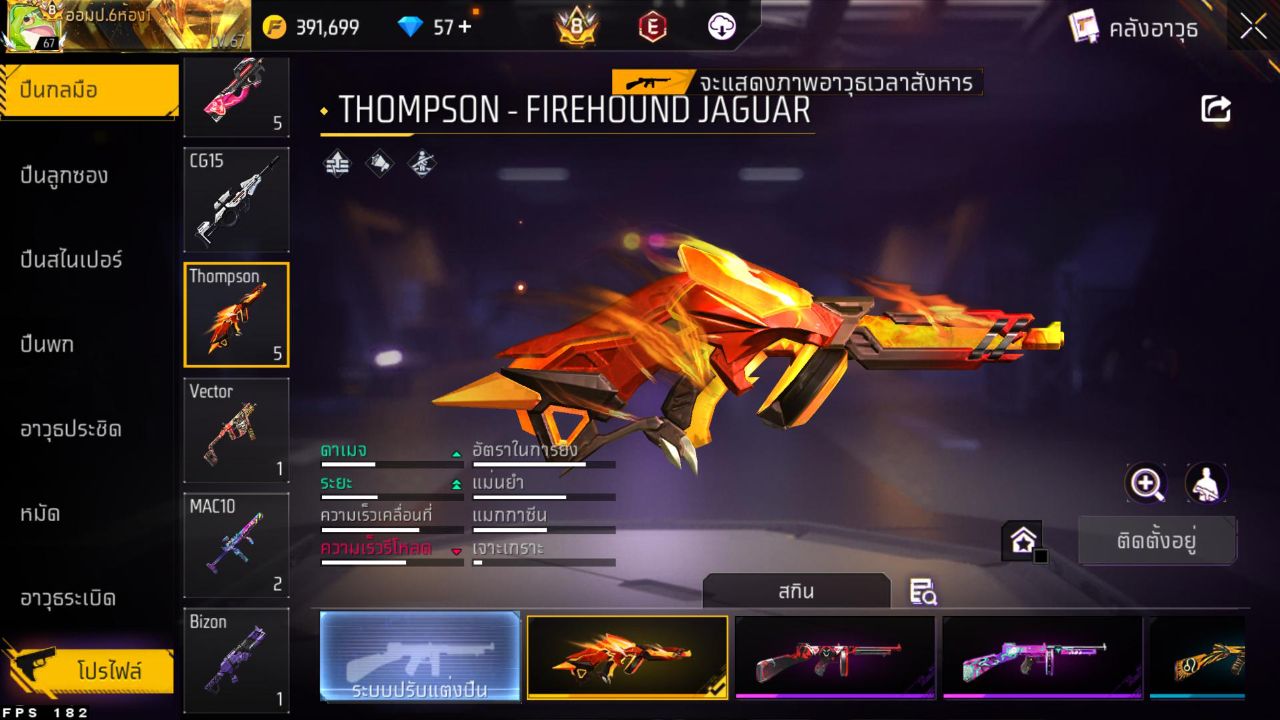The height and width of the screenshot is (720, 1280).
Task: Return to lobby via the home icon
Action: click(x=1022, y=539)
